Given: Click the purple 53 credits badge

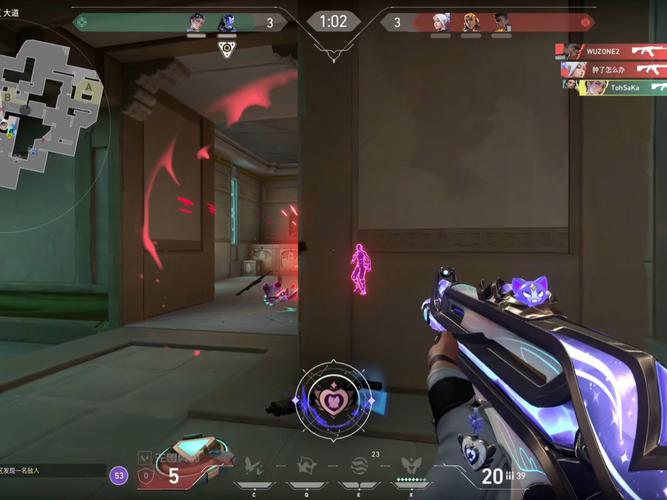Looking at the screenshot, I should tap(119, 476).
